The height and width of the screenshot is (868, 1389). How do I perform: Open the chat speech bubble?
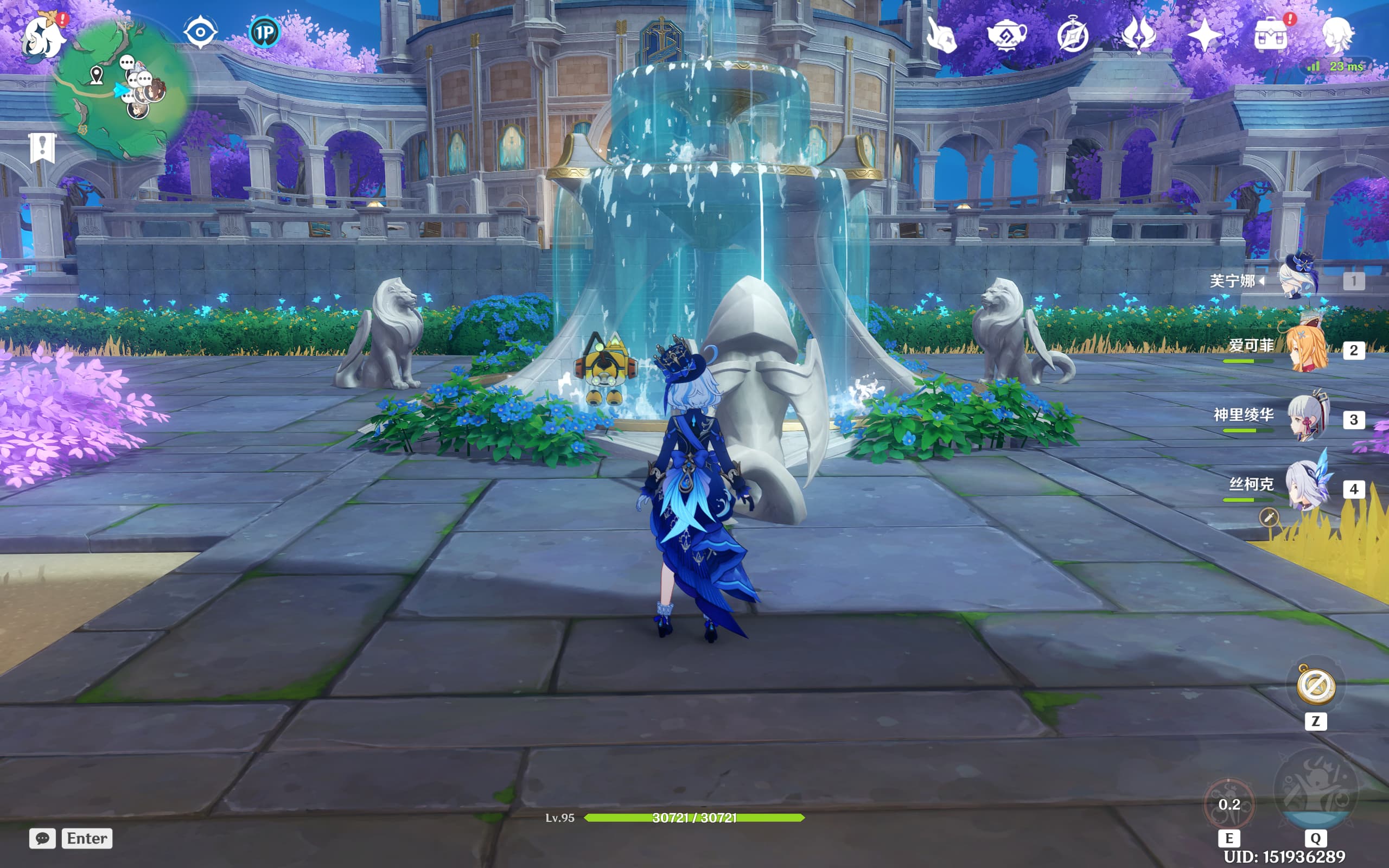tap(42, 838)
